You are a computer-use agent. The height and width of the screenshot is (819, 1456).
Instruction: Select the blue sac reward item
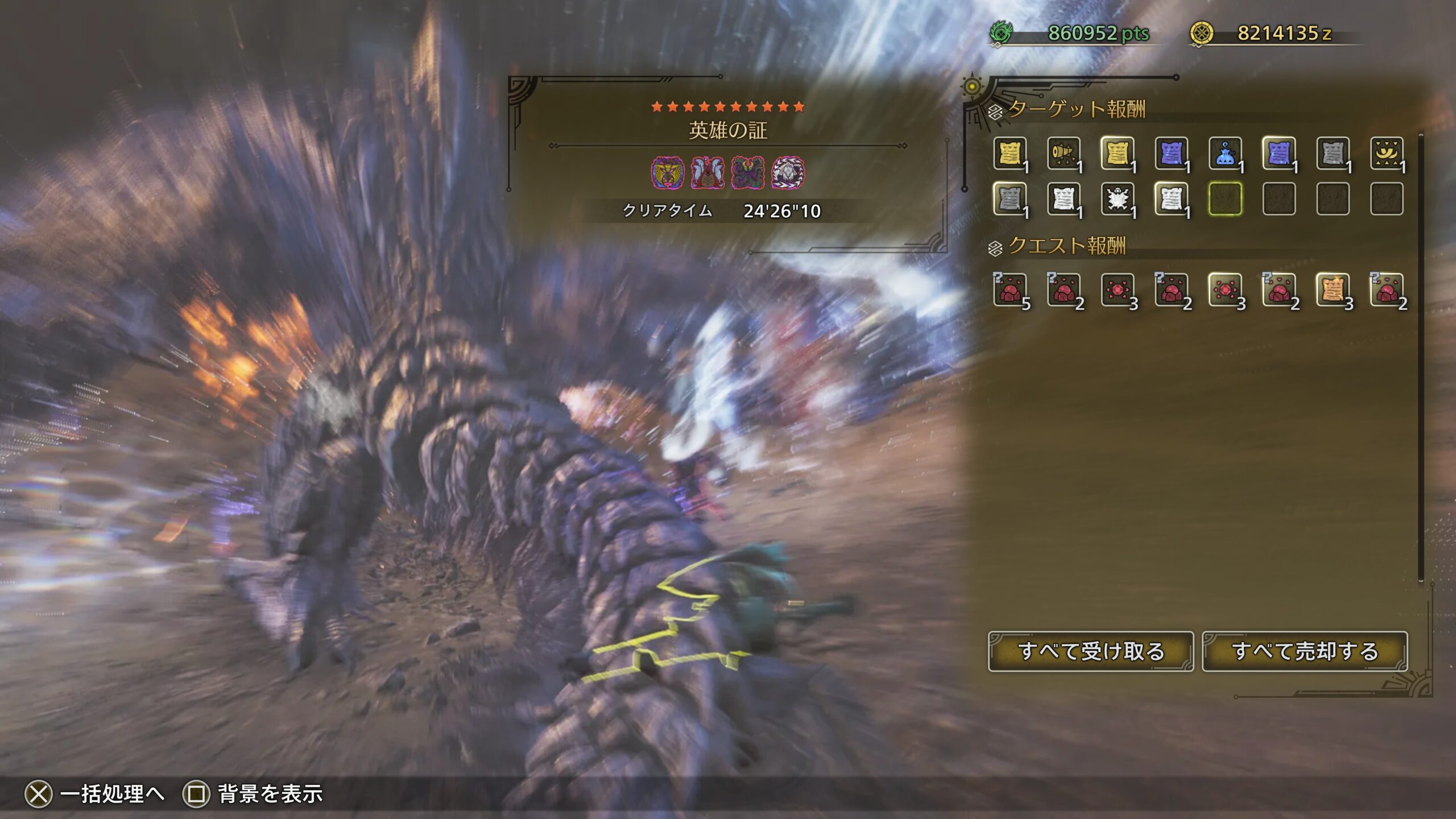pyautogui.click(x=1225, y=154)
